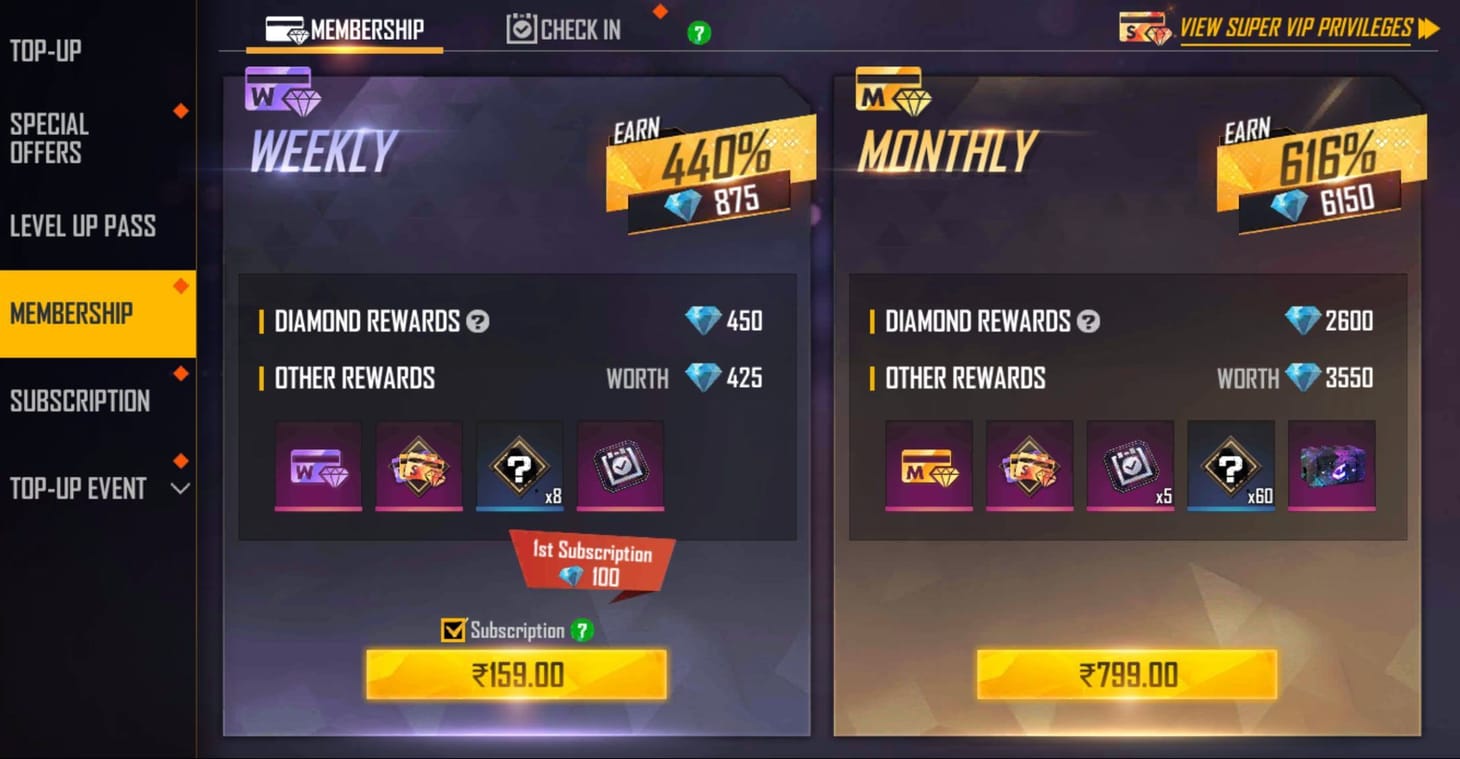Toggle the Subscription checkbox
Image resolution: width=1460 pixels, height=759 pixels.
coord(453,630)
